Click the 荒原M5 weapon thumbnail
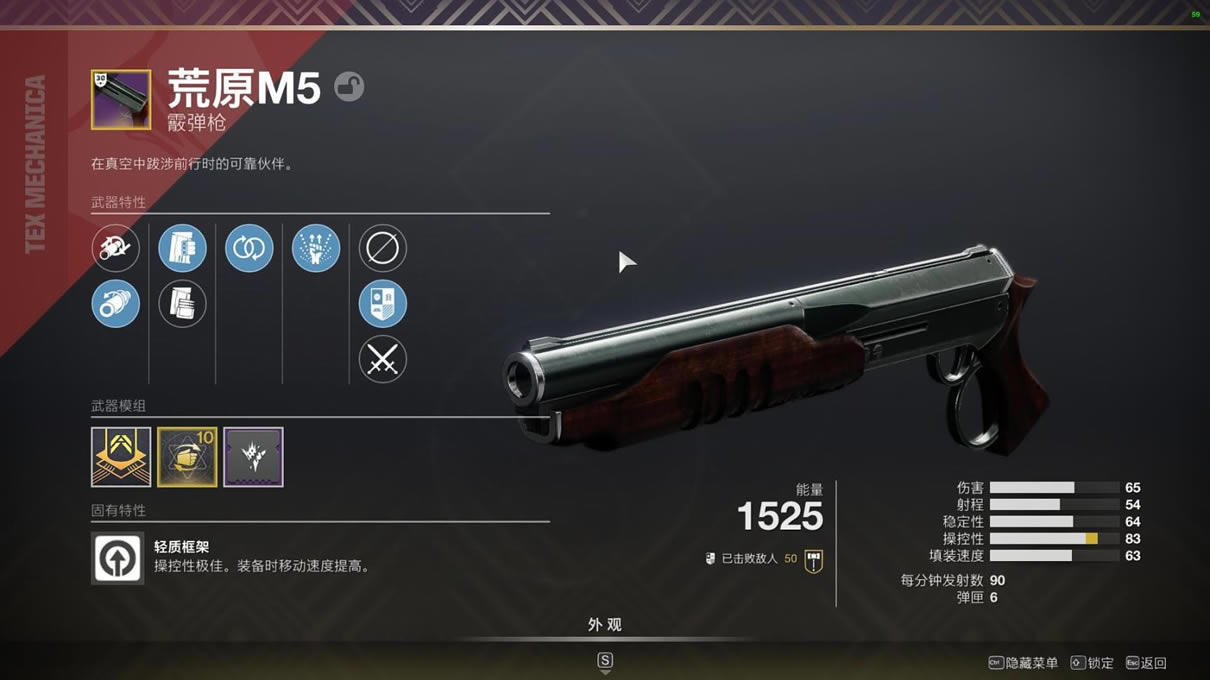The height and width of the screenshot is (680, 1210). point(121,99)
